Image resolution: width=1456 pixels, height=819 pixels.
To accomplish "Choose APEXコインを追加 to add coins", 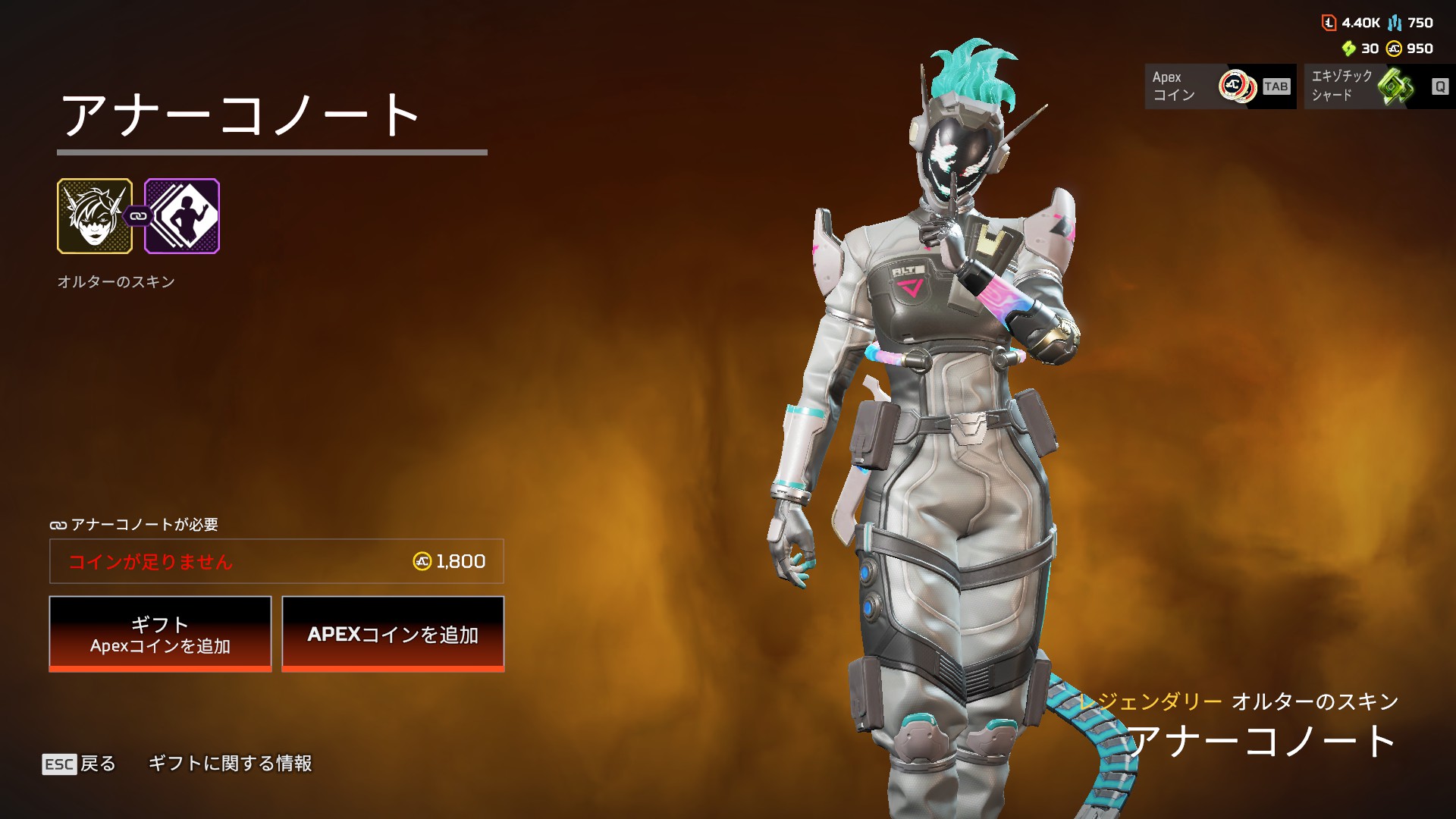I will 393,634.
